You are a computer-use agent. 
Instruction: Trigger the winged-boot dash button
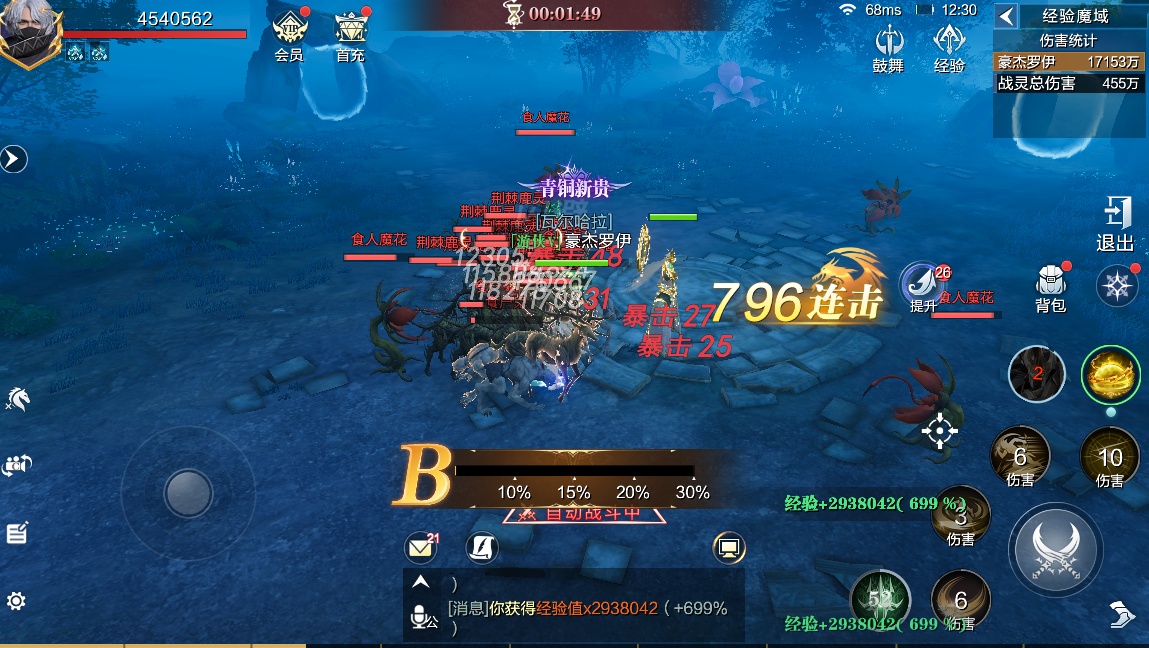coord(1122,613)
